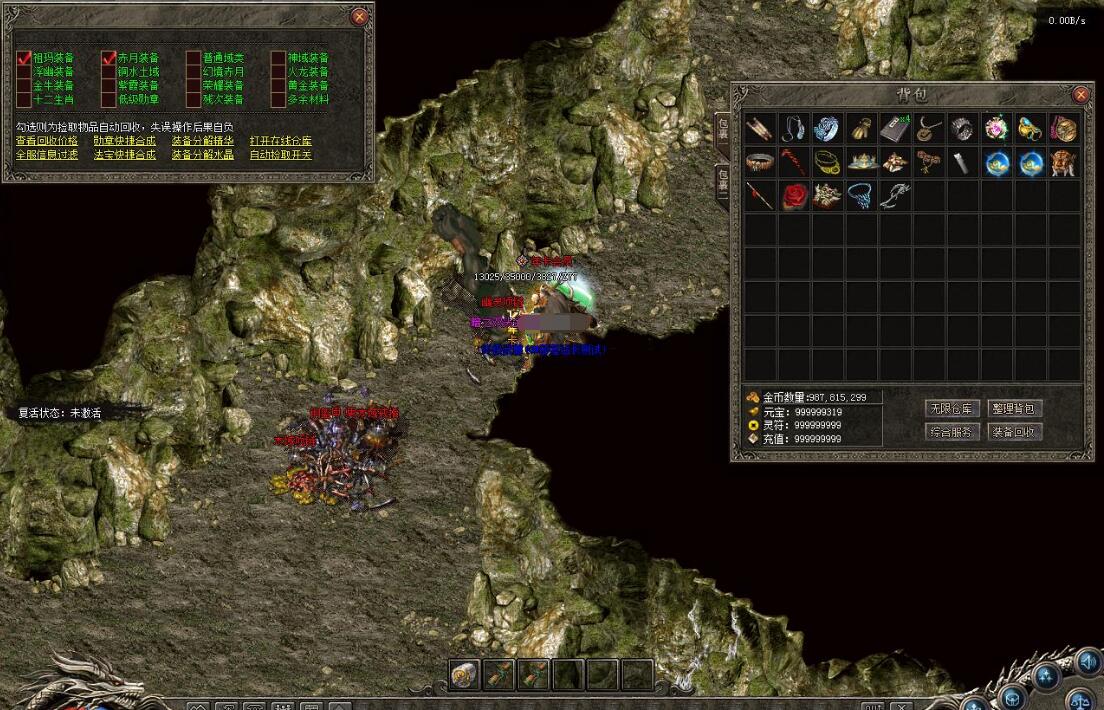Select the 自动捡取开关 link
Image resolution: width=1104 pixels, height=710 pixels.
pos(281,155)
